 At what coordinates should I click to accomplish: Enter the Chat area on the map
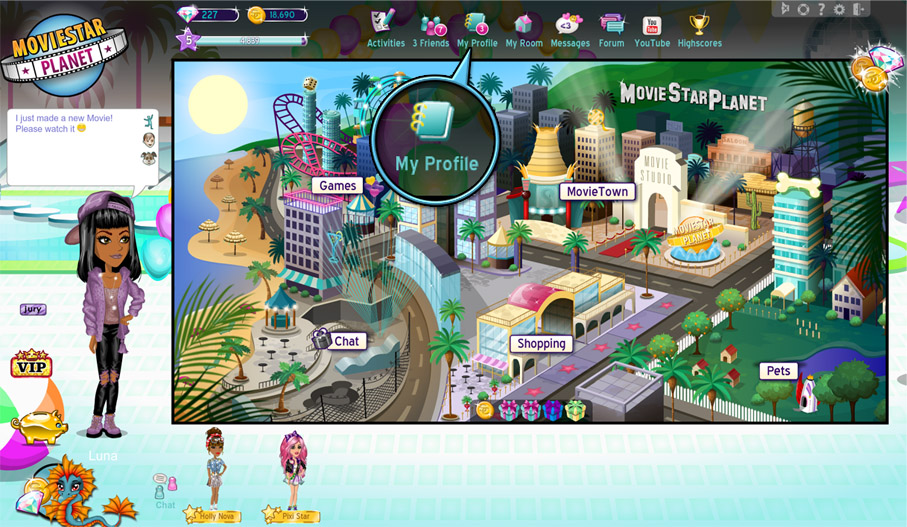346,341
